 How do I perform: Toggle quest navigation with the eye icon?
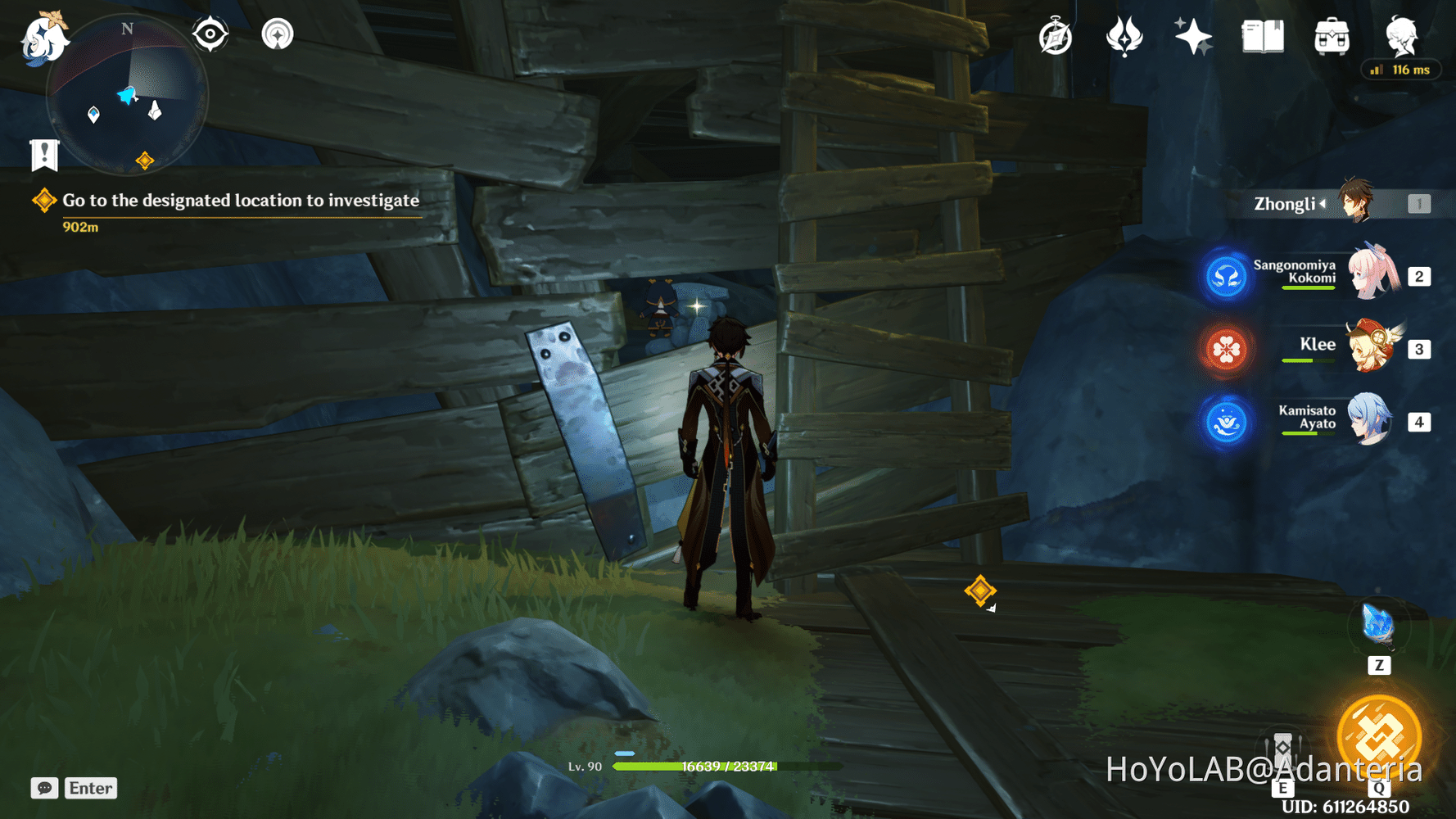click(x=210, y=33)
